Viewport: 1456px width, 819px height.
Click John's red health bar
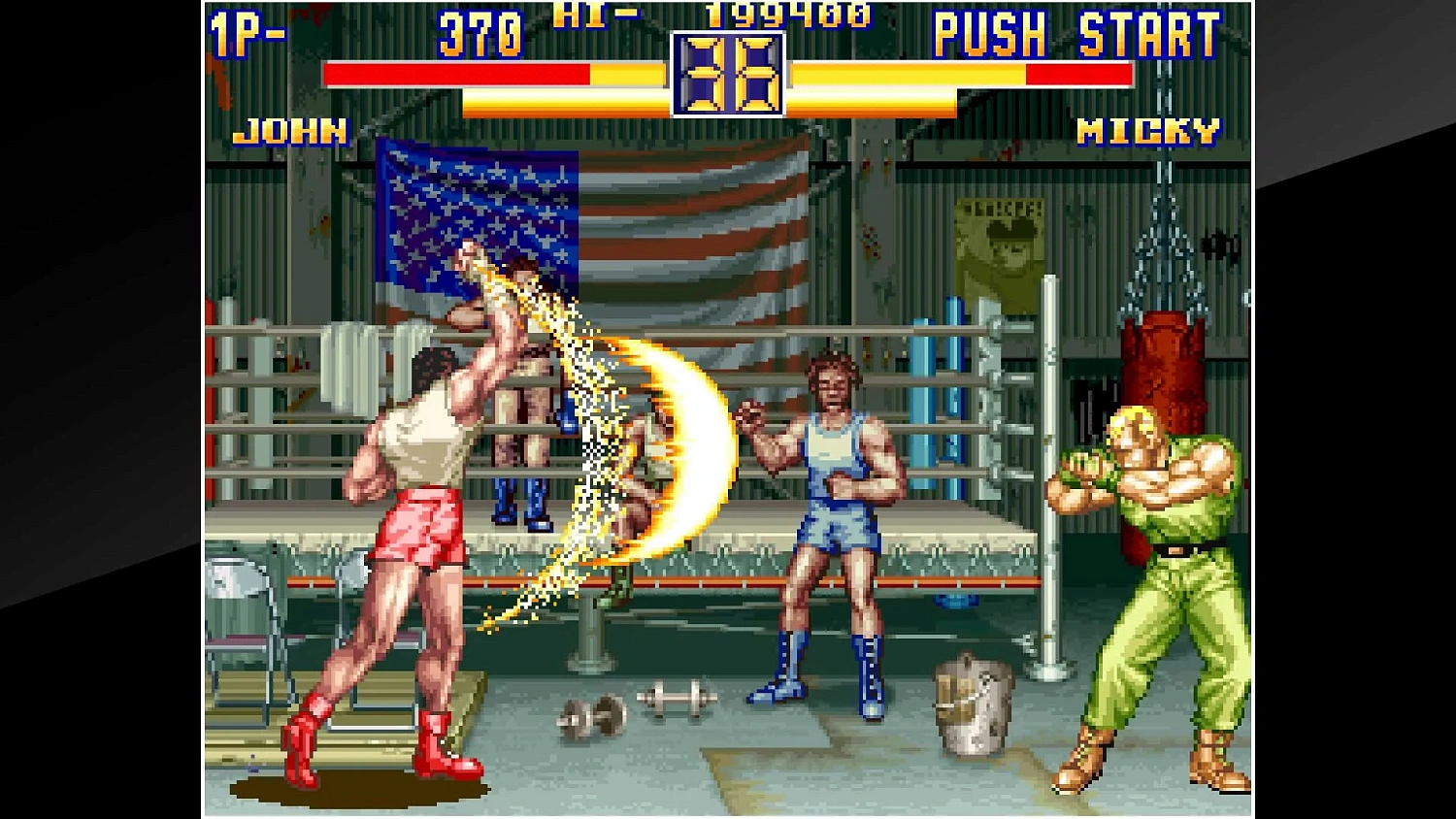pos(456,72)
